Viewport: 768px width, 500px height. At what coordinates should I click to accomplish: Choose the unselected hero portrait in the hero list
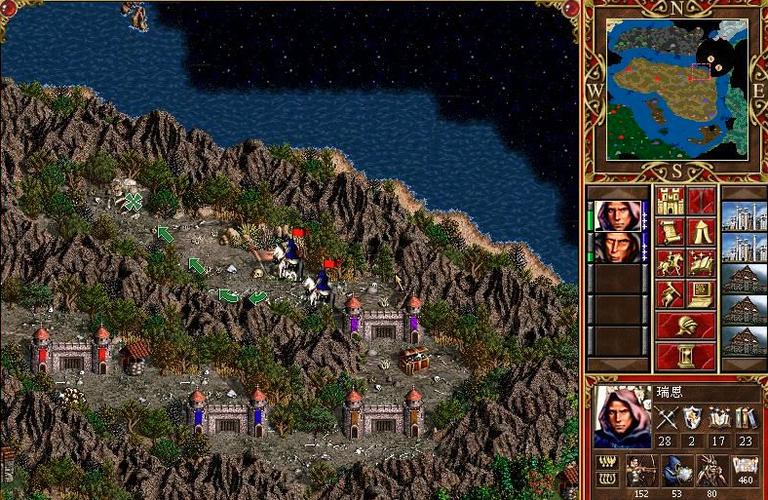pos(616,247)
